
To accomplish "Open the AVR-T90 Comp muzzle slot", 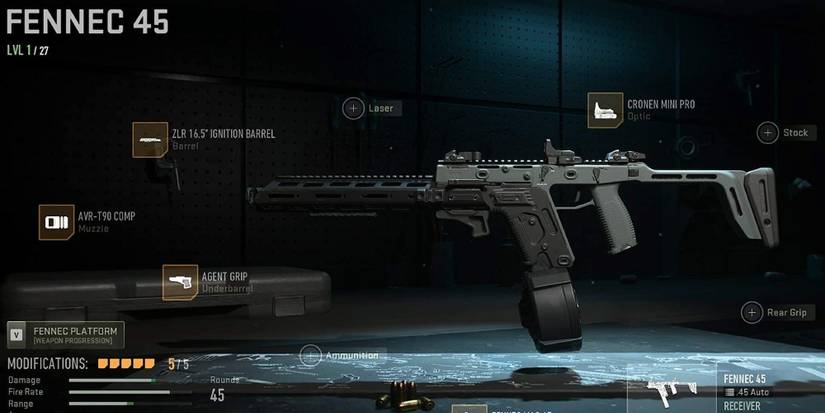I will (x=56, y=221).
